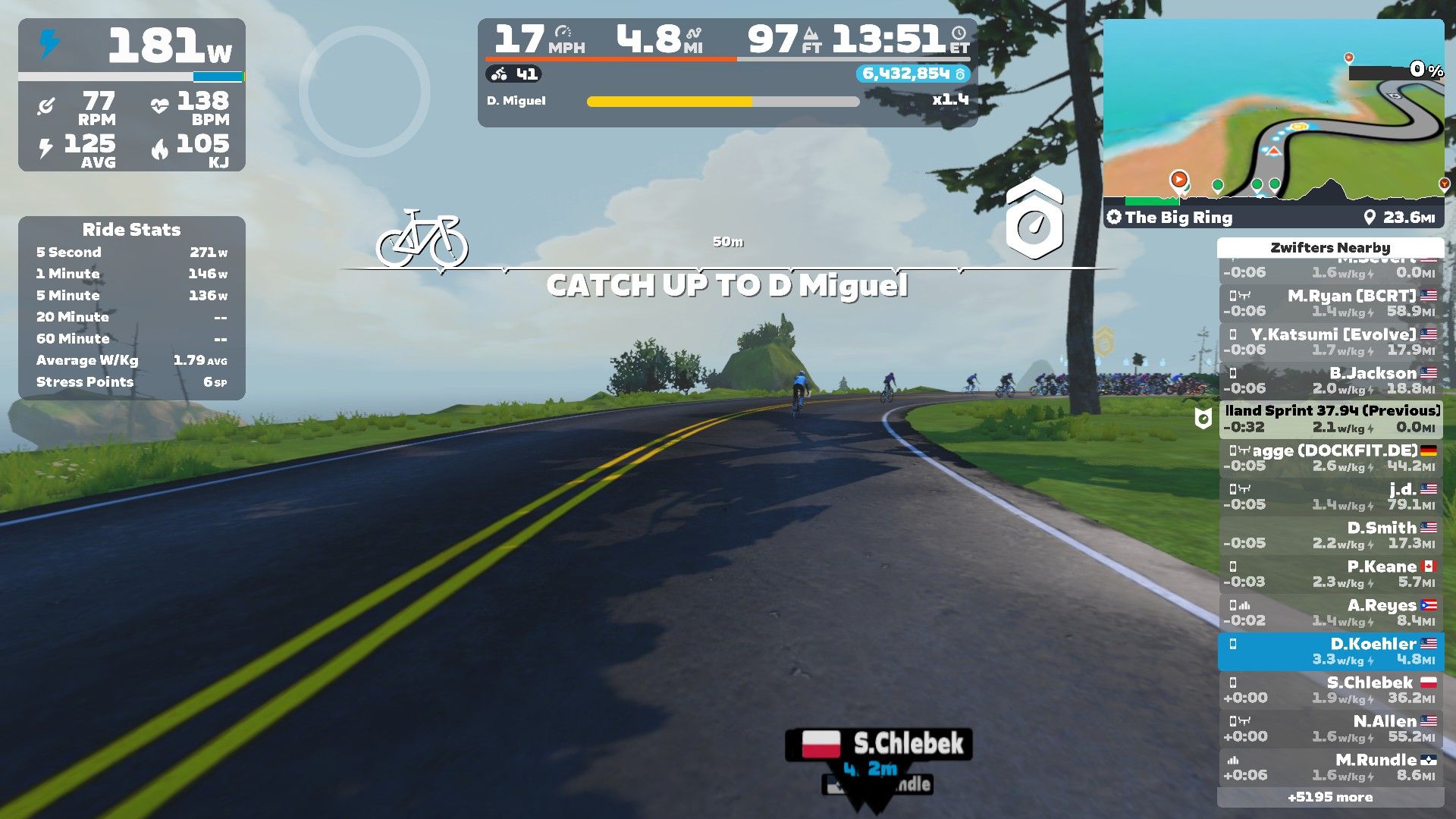Click the 6,432,854 drops counter

tap(912, 74)
